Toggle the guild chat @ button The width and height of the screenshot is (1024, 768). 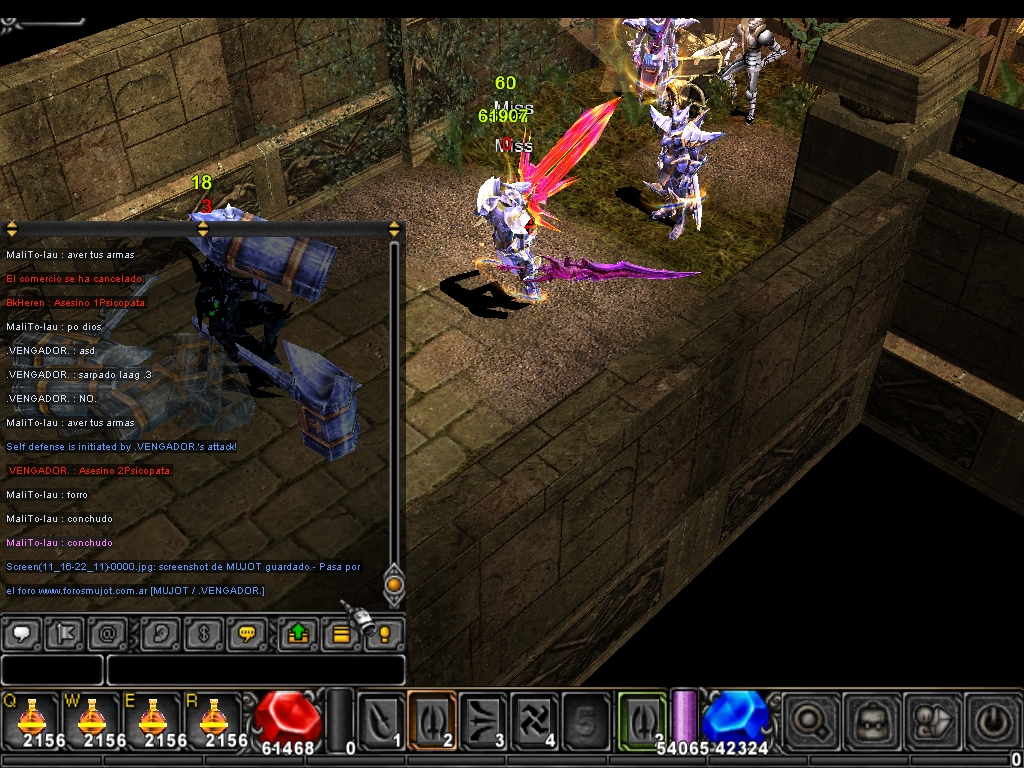107,634
